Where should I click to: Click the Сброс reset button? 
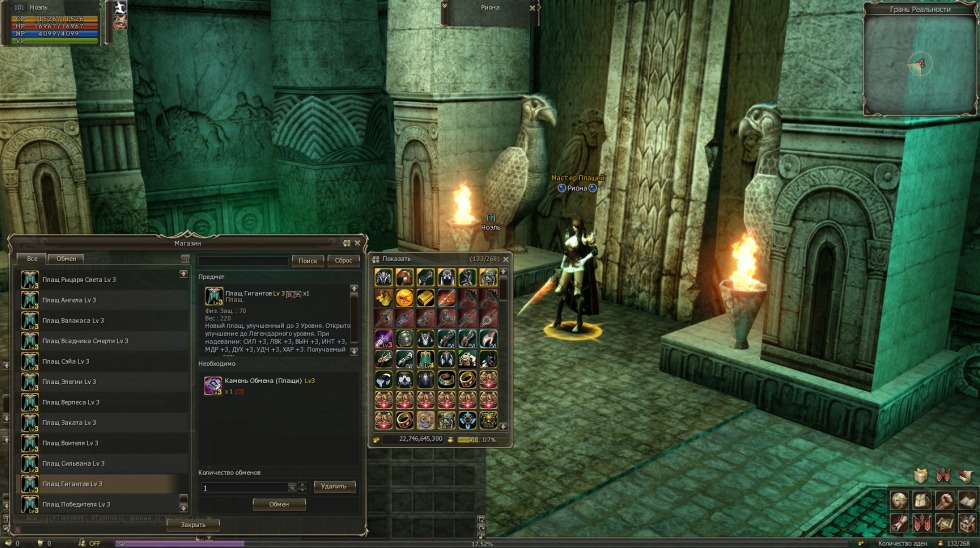point(343,260)
